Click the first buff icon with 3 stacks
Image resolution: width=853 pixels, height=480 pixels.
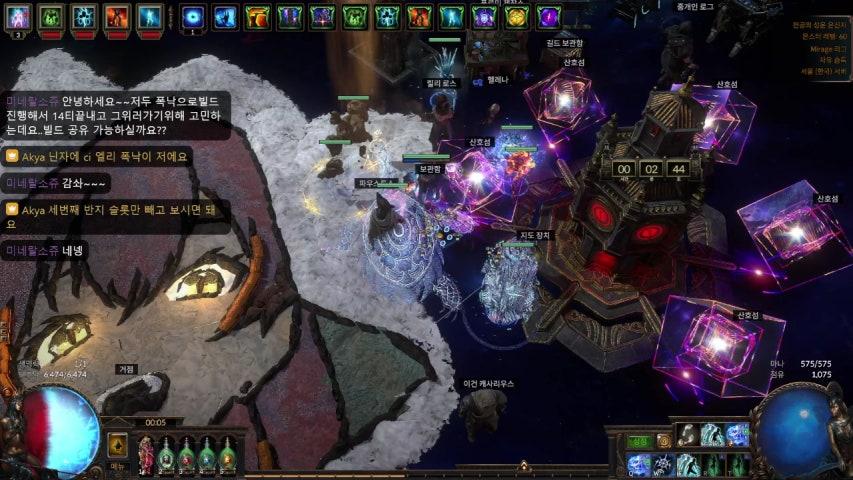coord(20,17)
